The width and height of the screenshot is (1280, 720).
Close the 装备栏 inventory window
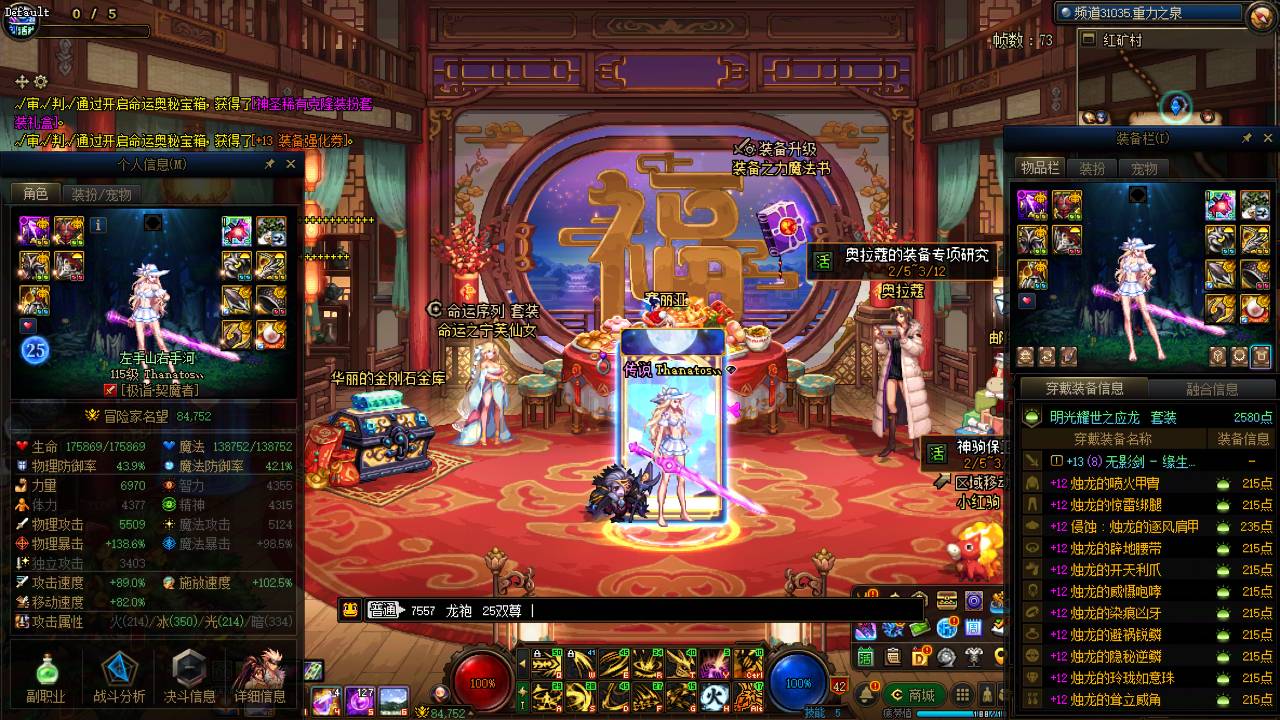coord(1267,138)
